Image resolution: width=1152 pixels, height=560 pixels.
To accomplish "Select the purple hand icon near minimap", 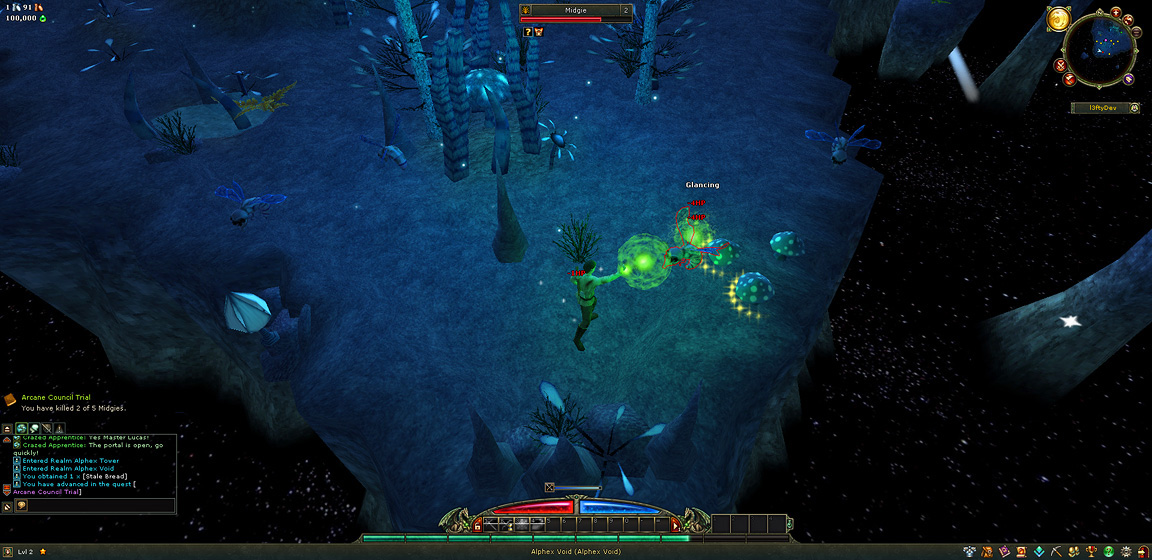I will pos(1128,79).
